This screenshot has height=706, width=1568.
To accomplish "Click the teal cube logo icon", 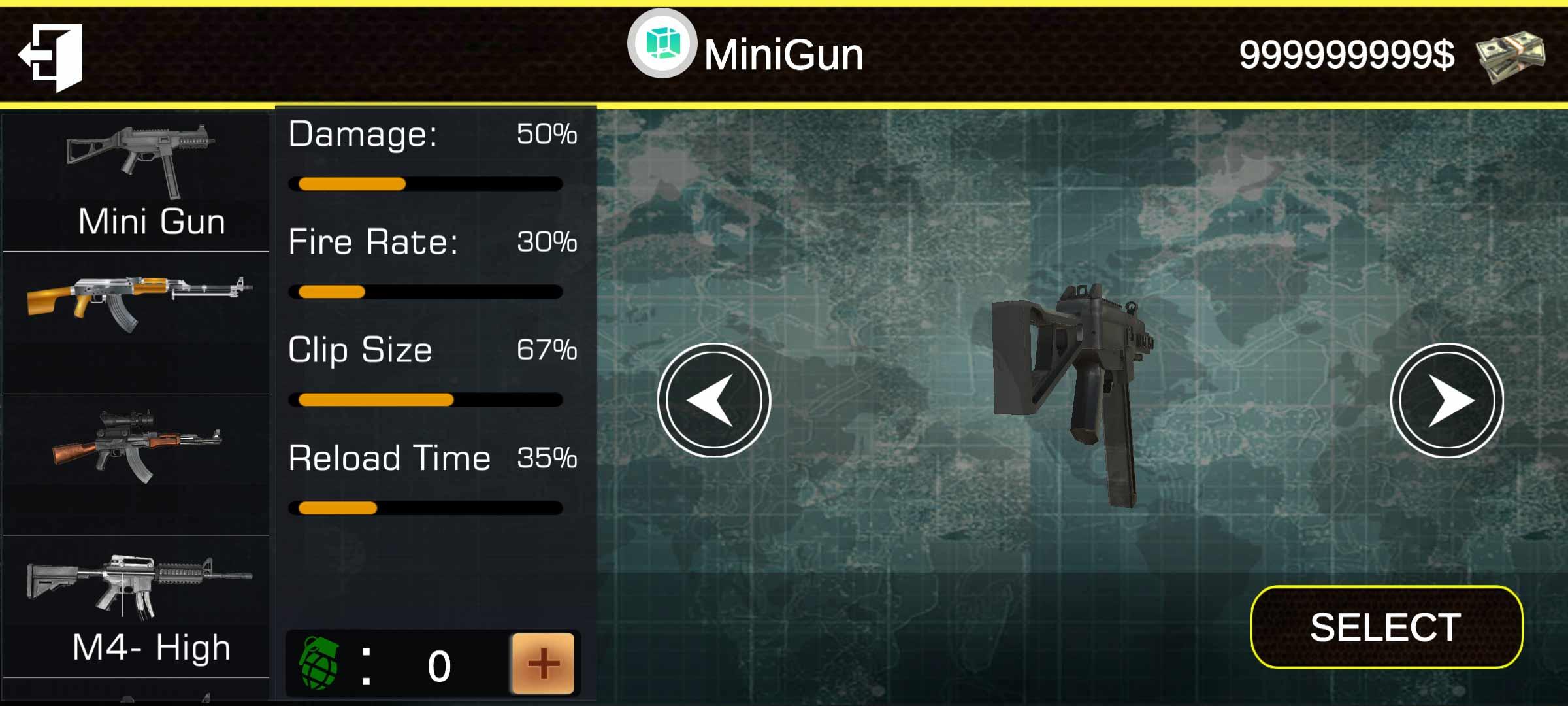I will point(662,44).
